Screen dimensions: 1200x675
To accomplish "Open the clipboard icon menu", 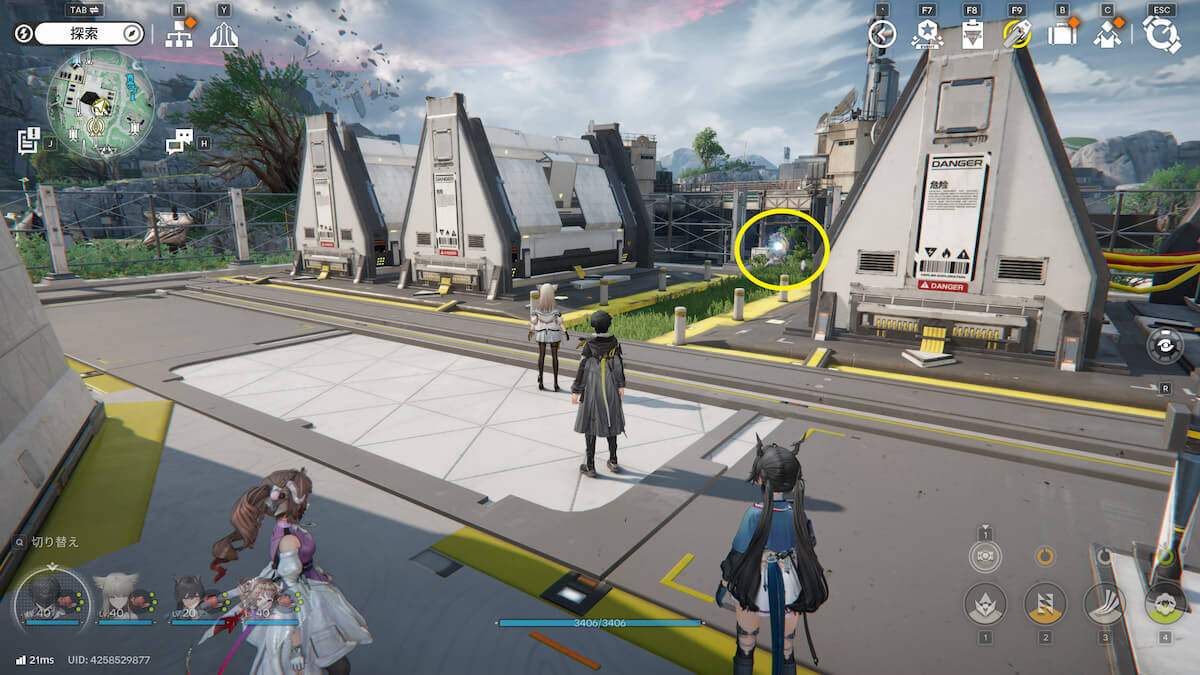I will click(x=972, y=35).
